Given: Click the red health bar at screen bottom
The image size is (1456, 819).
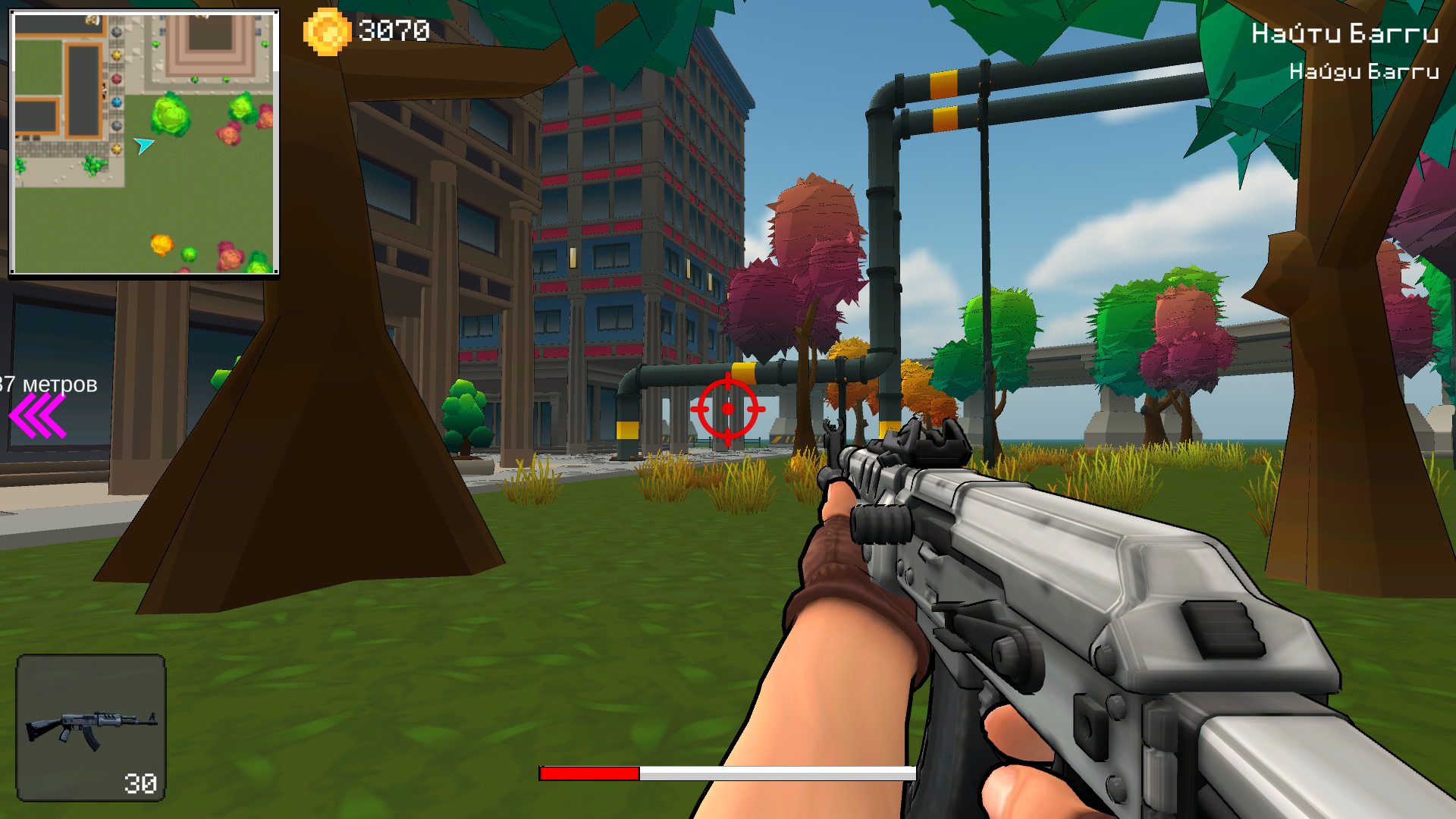Looking at the screenshot, I should [x=588, y=775].
